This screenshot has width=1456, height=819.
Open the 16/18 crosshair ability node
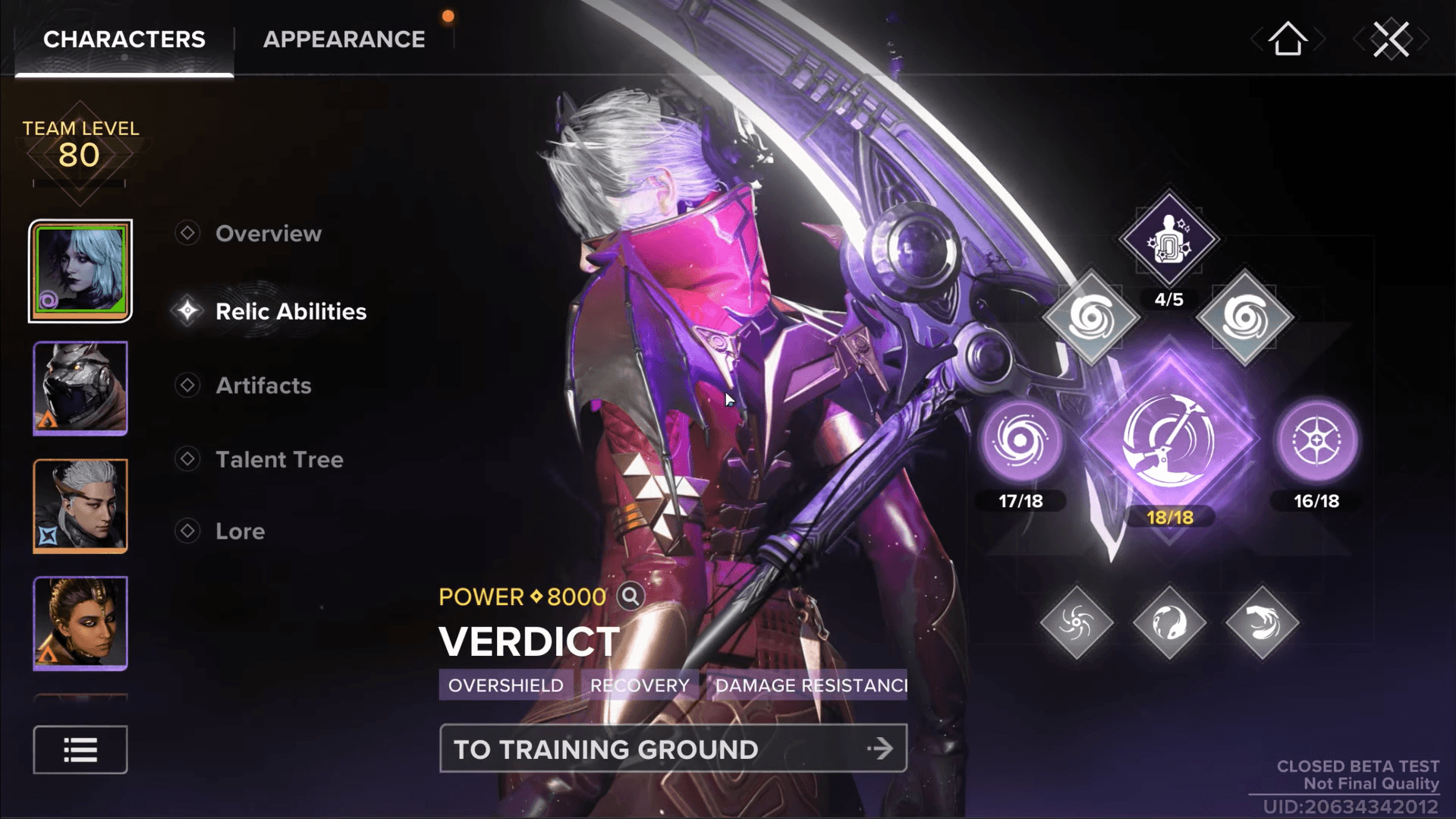[1316, 441]
